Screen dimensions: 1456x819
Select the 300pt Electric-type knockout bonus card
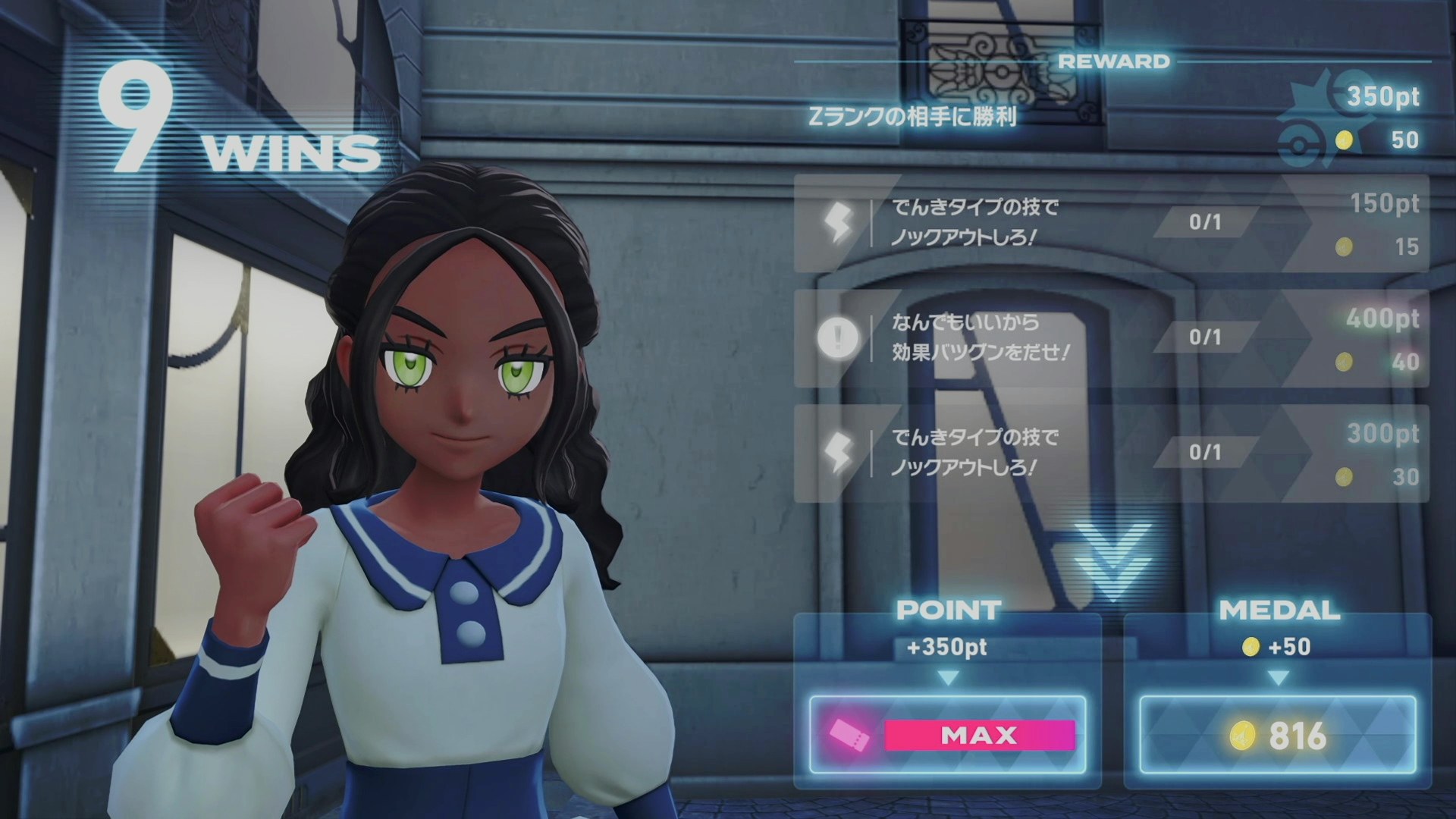point(1111,453)
